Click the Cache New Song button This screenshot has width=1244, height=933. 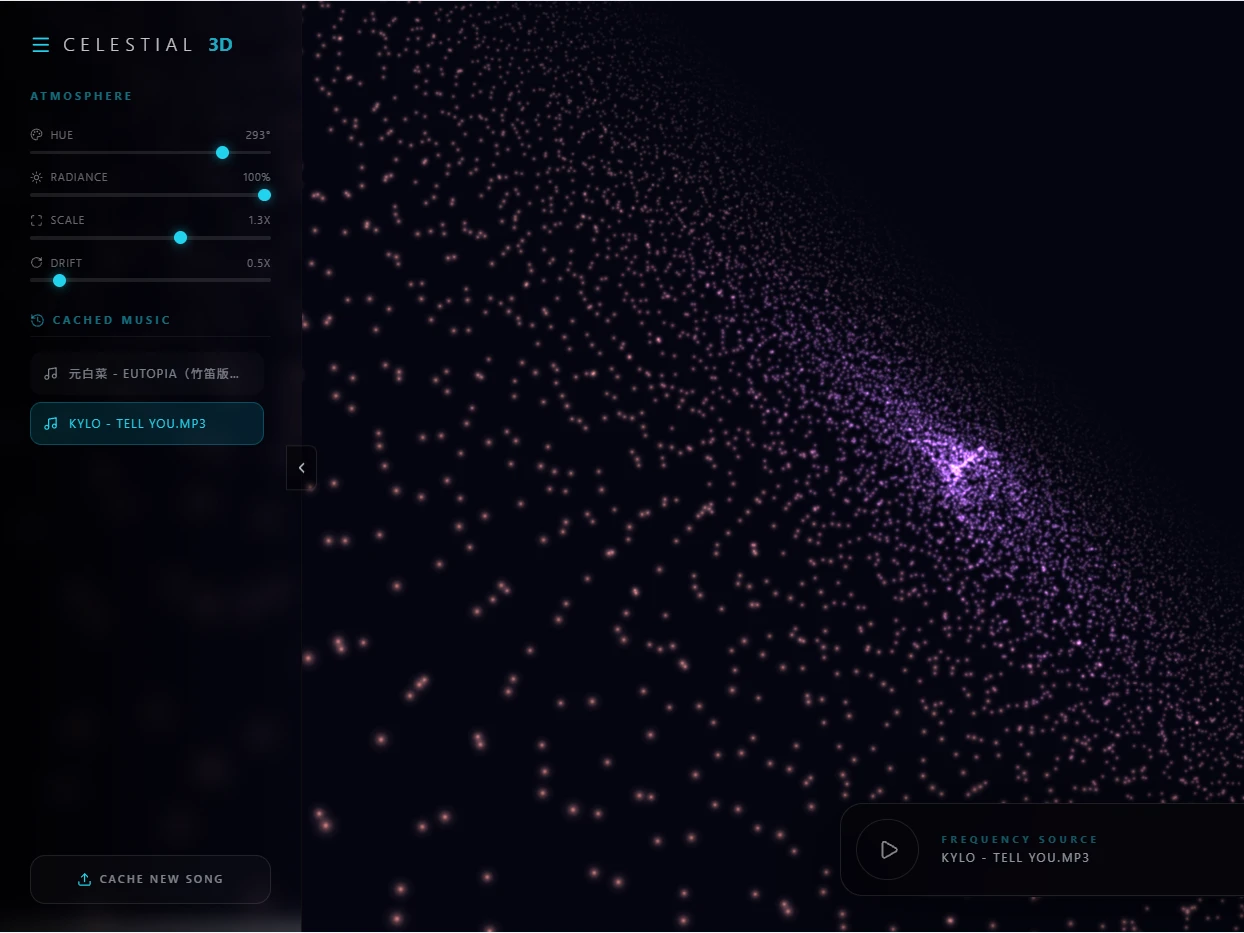click(150, 879)
